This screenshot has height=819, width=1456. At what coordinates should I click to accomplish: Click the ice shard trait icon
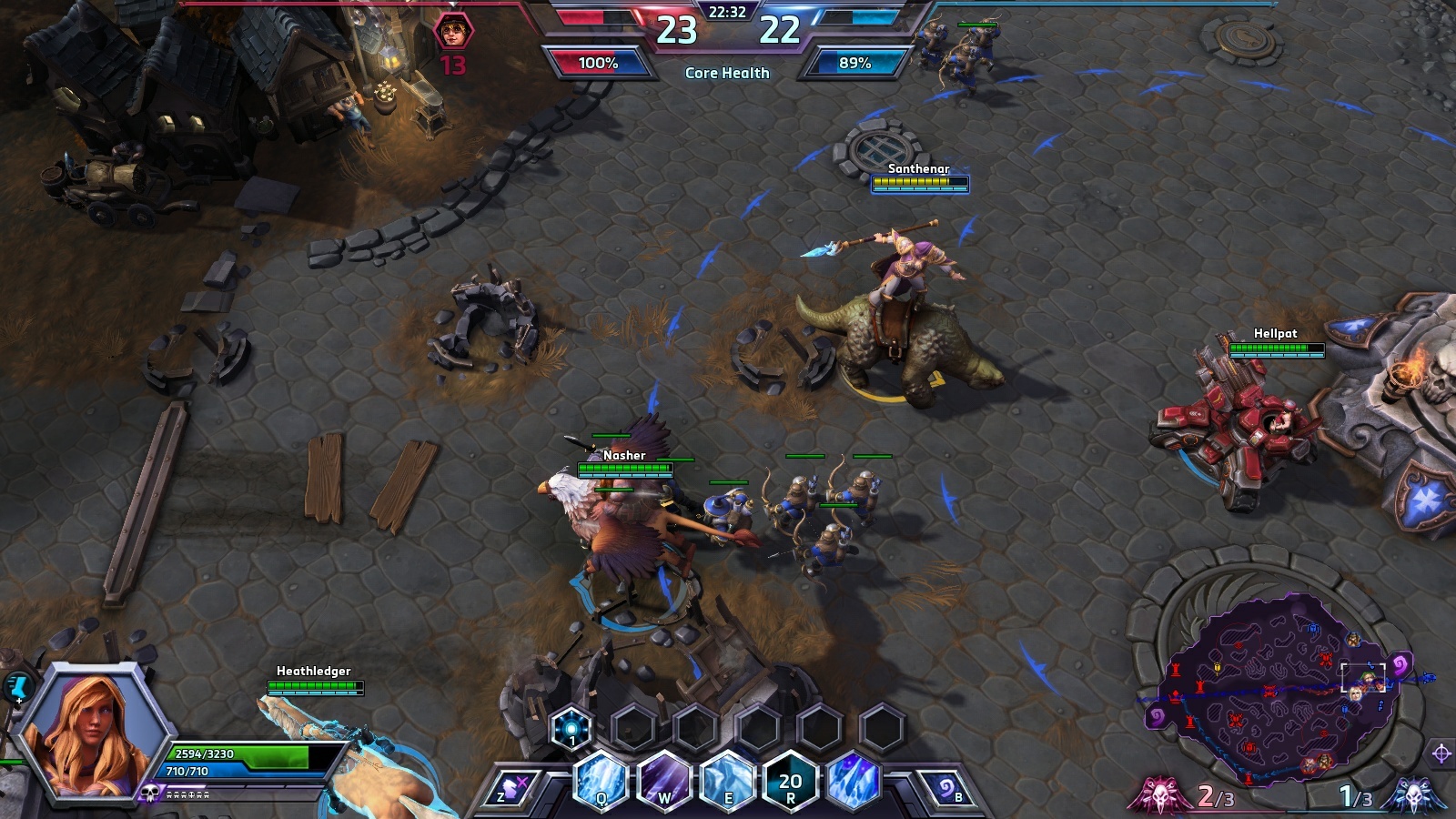[x=854, y=781]
